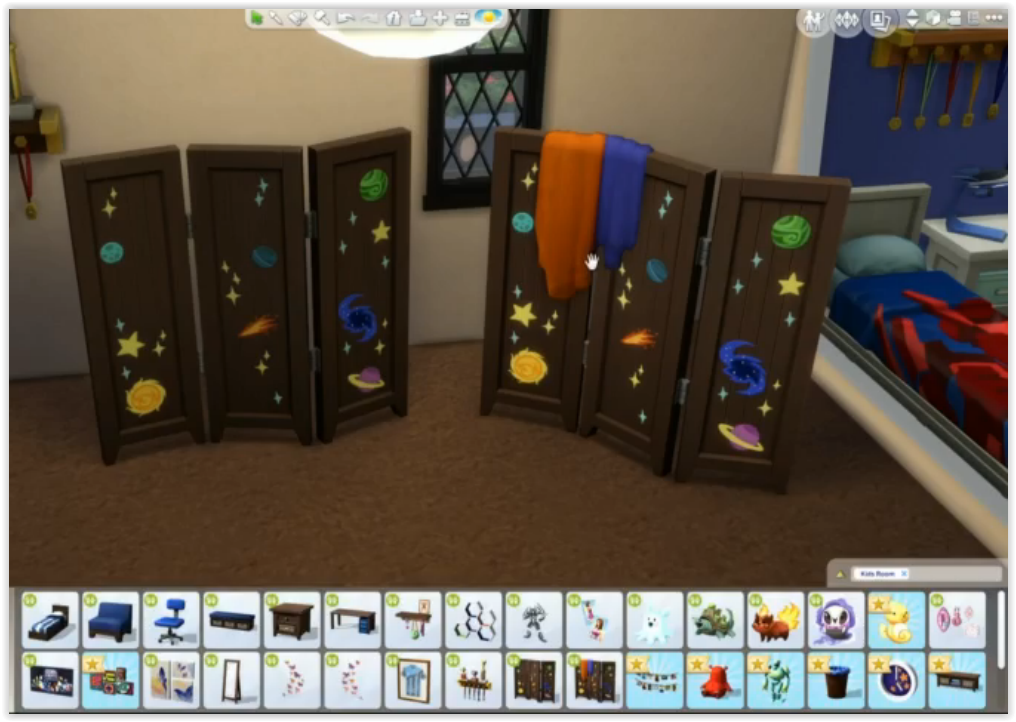Select the framed blue shirt wall art
Screen dimensions: 1016x722
[x=413, y=681]
